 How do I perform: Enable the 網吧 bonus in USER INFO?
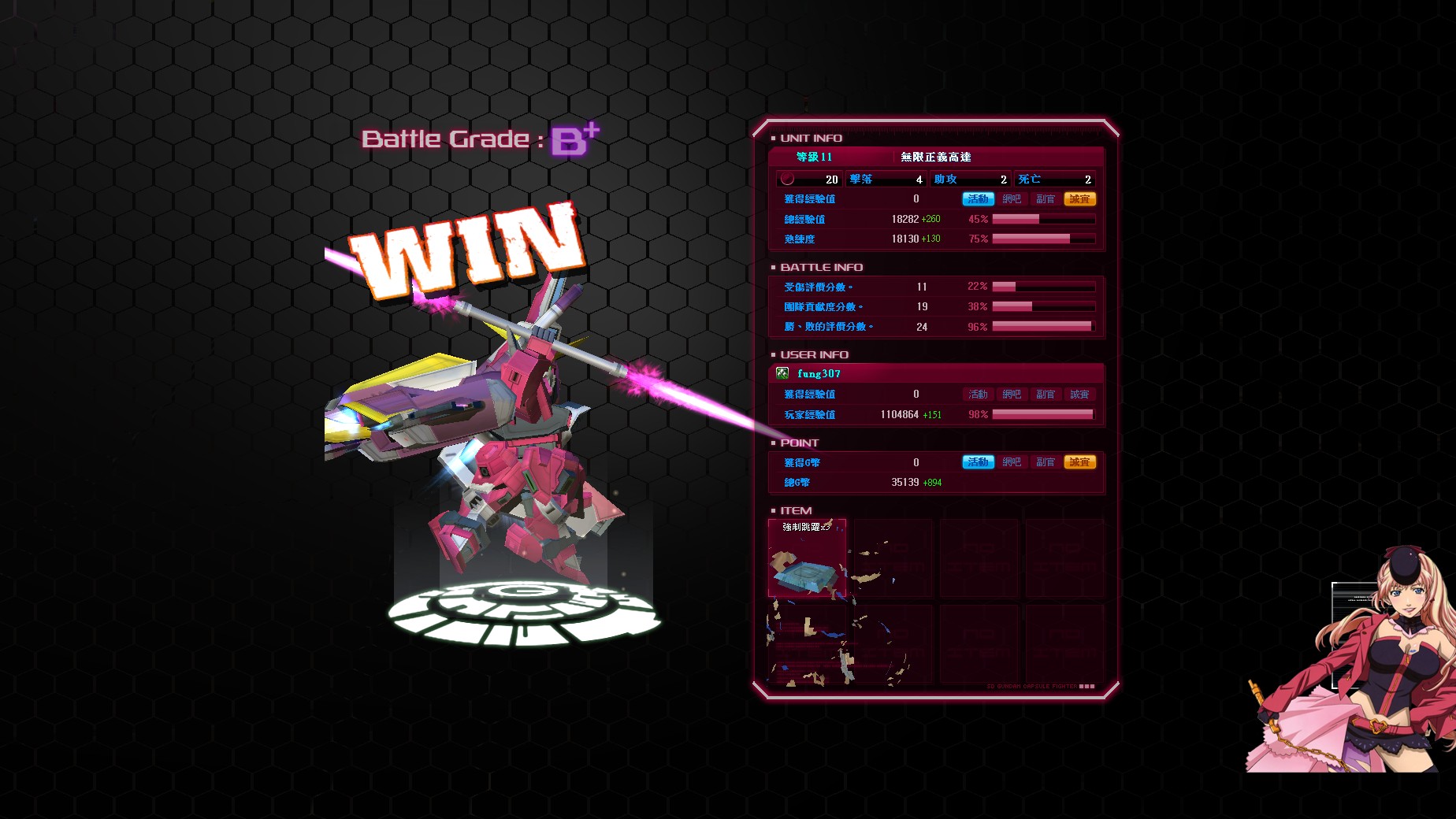coord(1012,394)
